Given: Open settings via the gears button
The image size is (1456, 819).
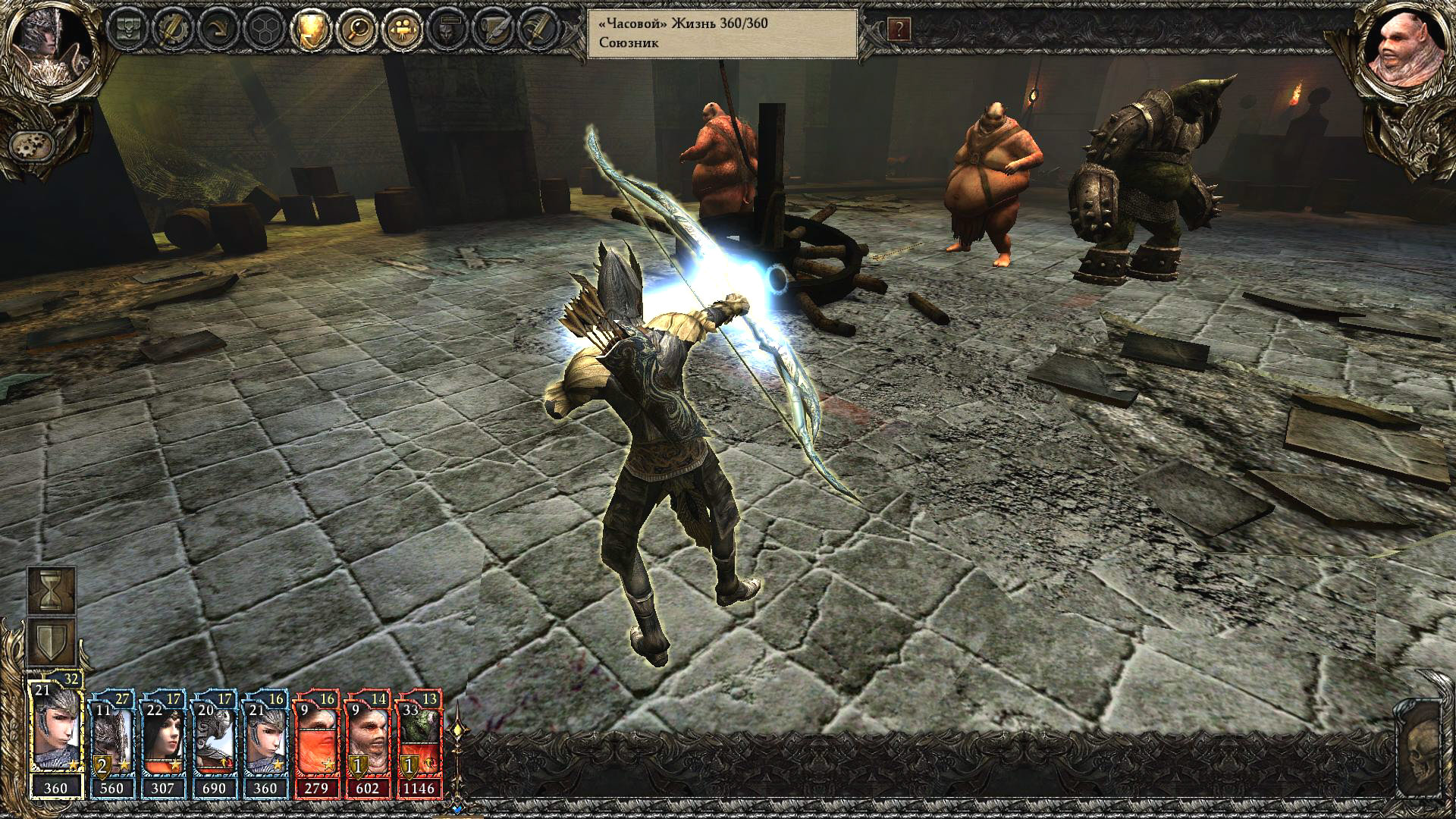Looking at the screenshot, I should click(x=30, y=144).
